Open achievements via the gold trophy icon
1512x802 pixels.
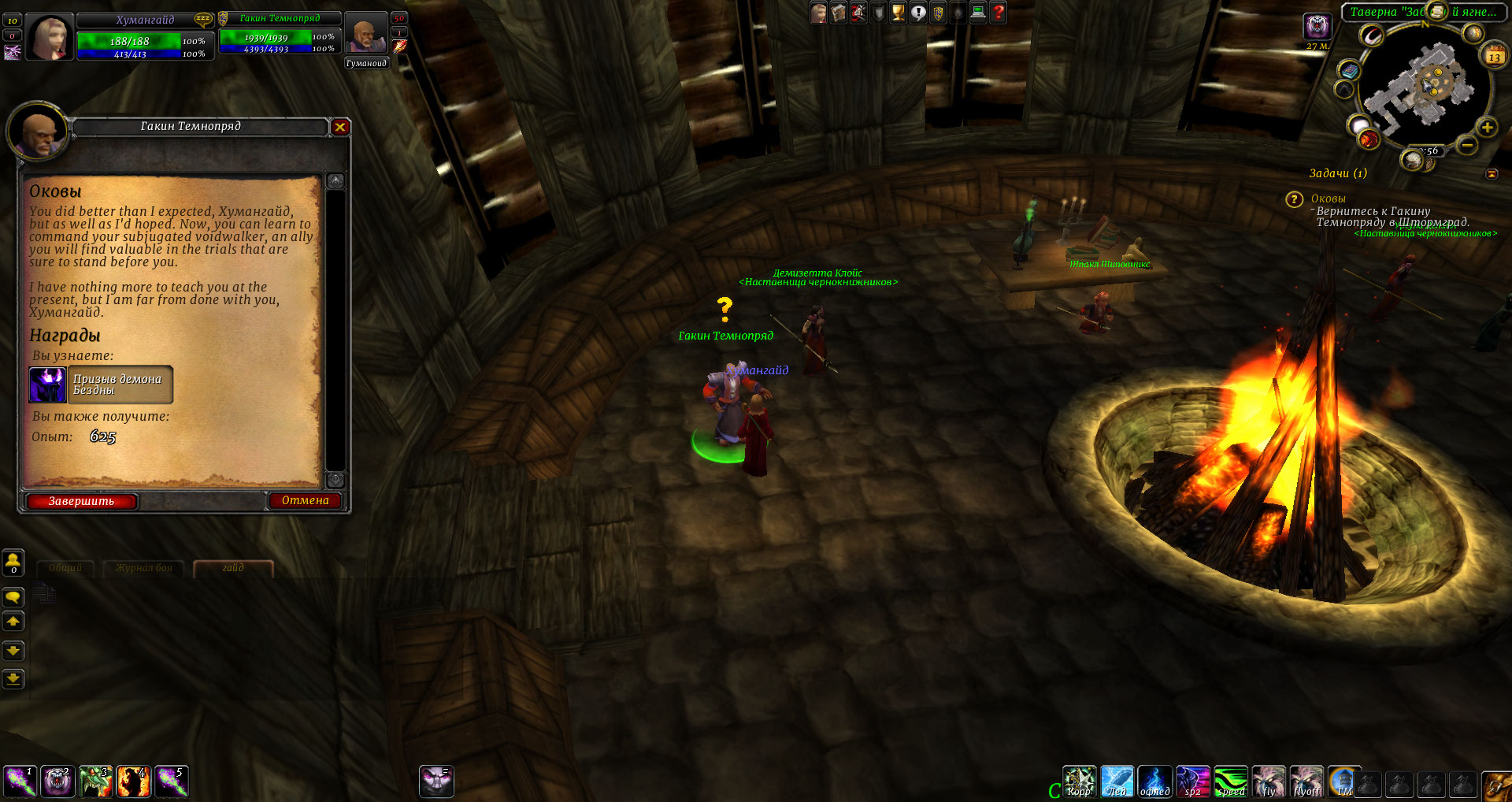[898, 13]
